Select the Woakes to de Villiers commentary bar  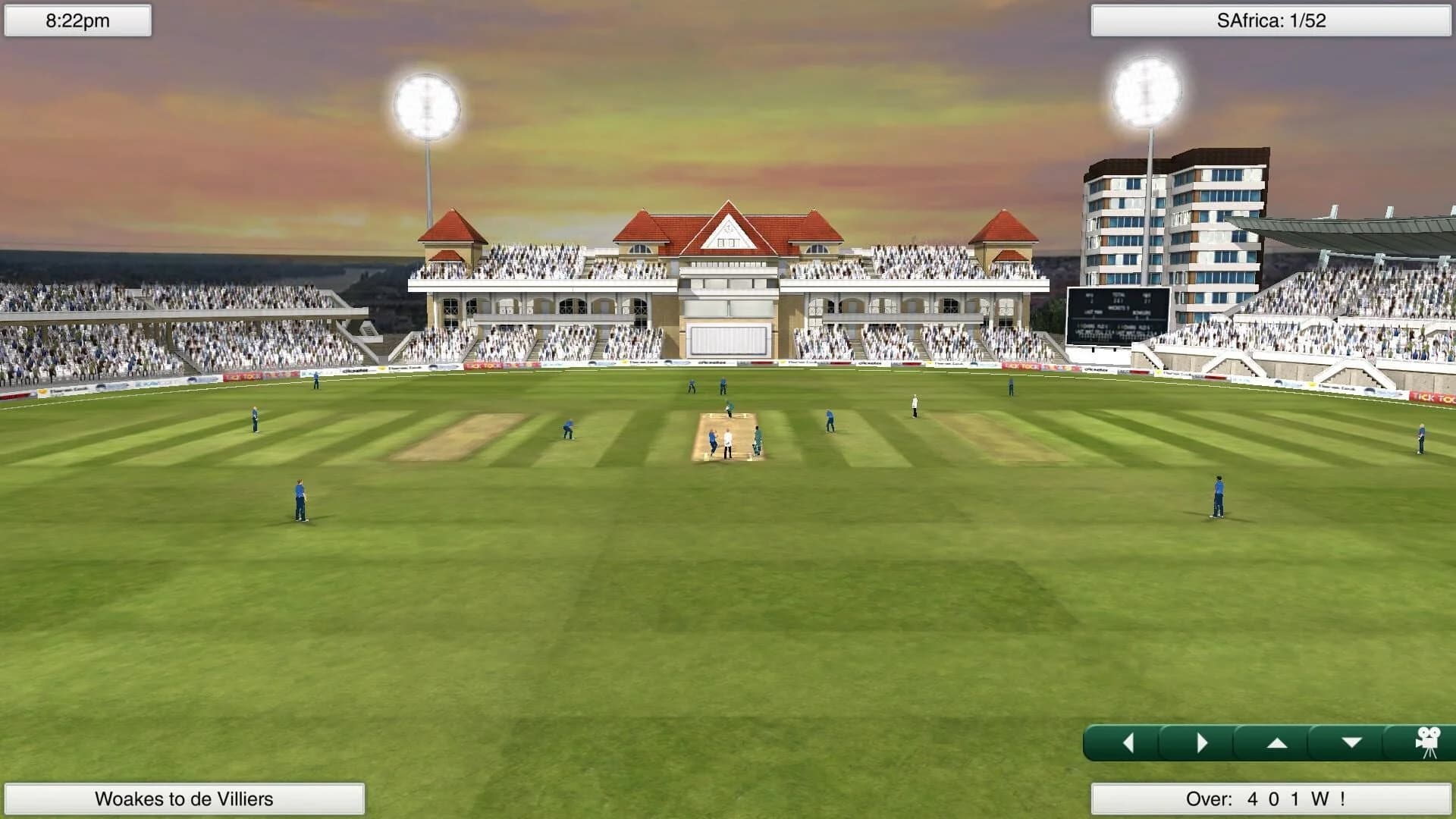pyautogui.click(x=184, y=798)
